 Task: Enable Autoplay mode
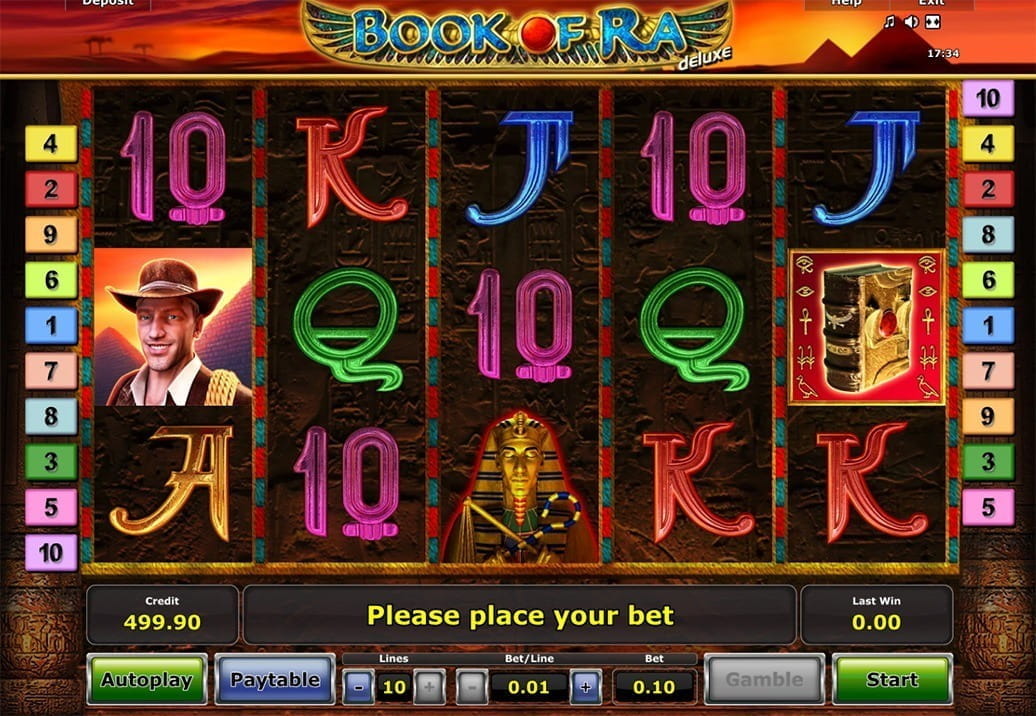[x=147, y=680]
